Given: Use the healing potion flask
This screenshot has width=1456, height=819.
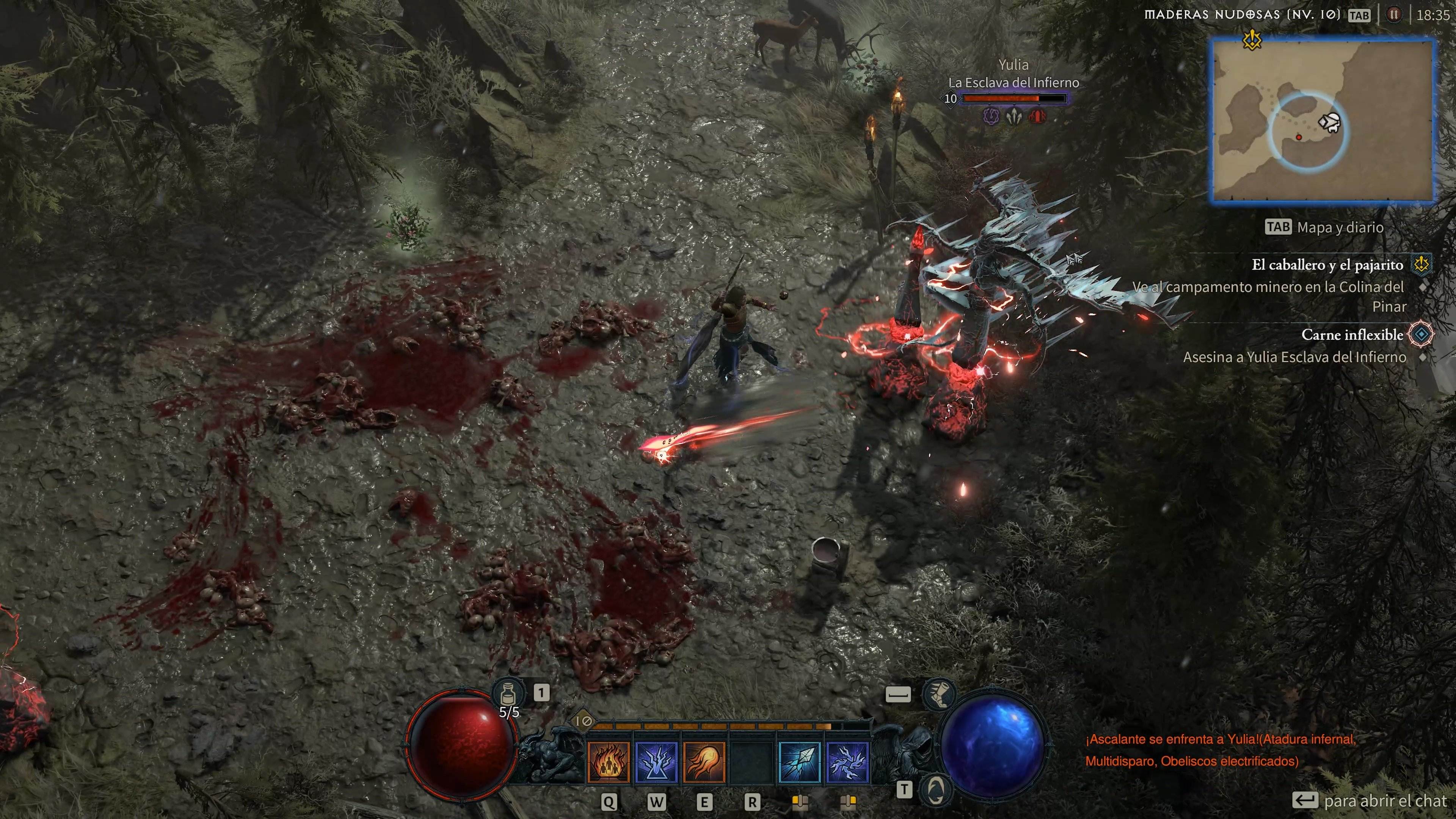Looking at the screenshot, I should [x=507, y=693].
